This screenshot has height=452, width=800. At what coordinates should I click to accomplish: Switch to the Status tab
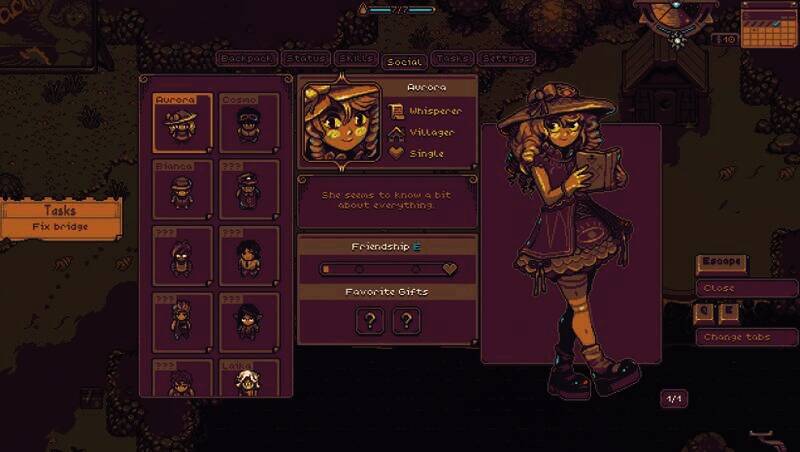[x=304, y=59]
